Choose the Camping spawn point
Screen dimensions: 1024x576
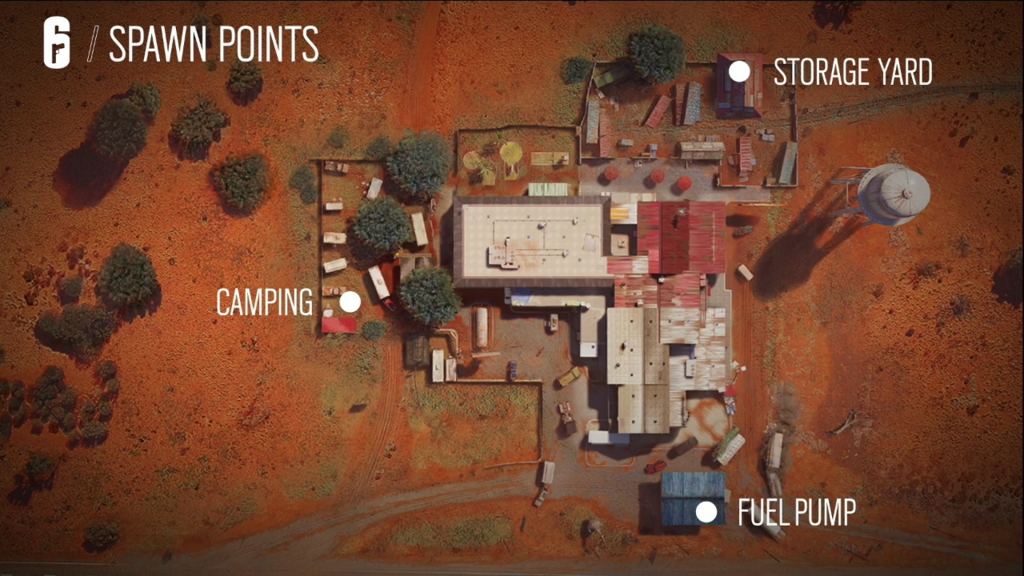click(349, 301)
